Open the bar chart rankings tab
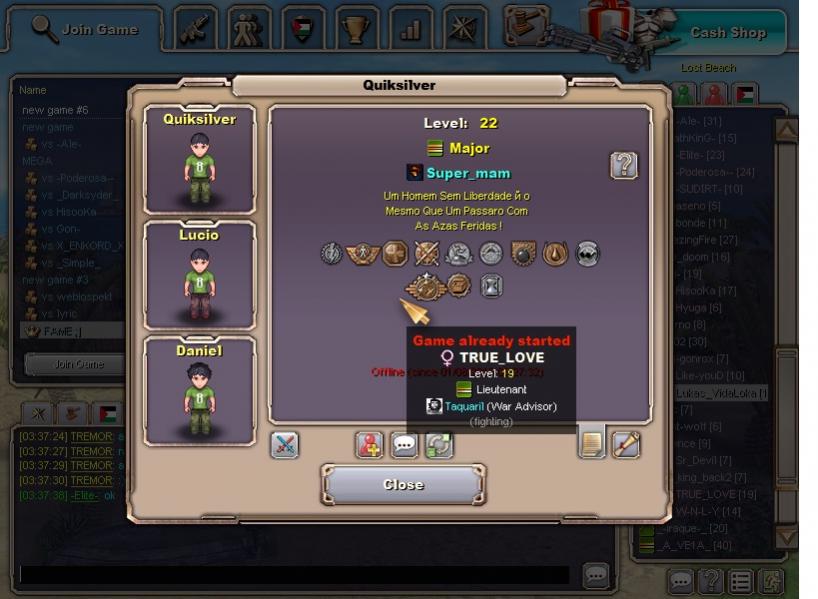 click(x=409, y=28)
